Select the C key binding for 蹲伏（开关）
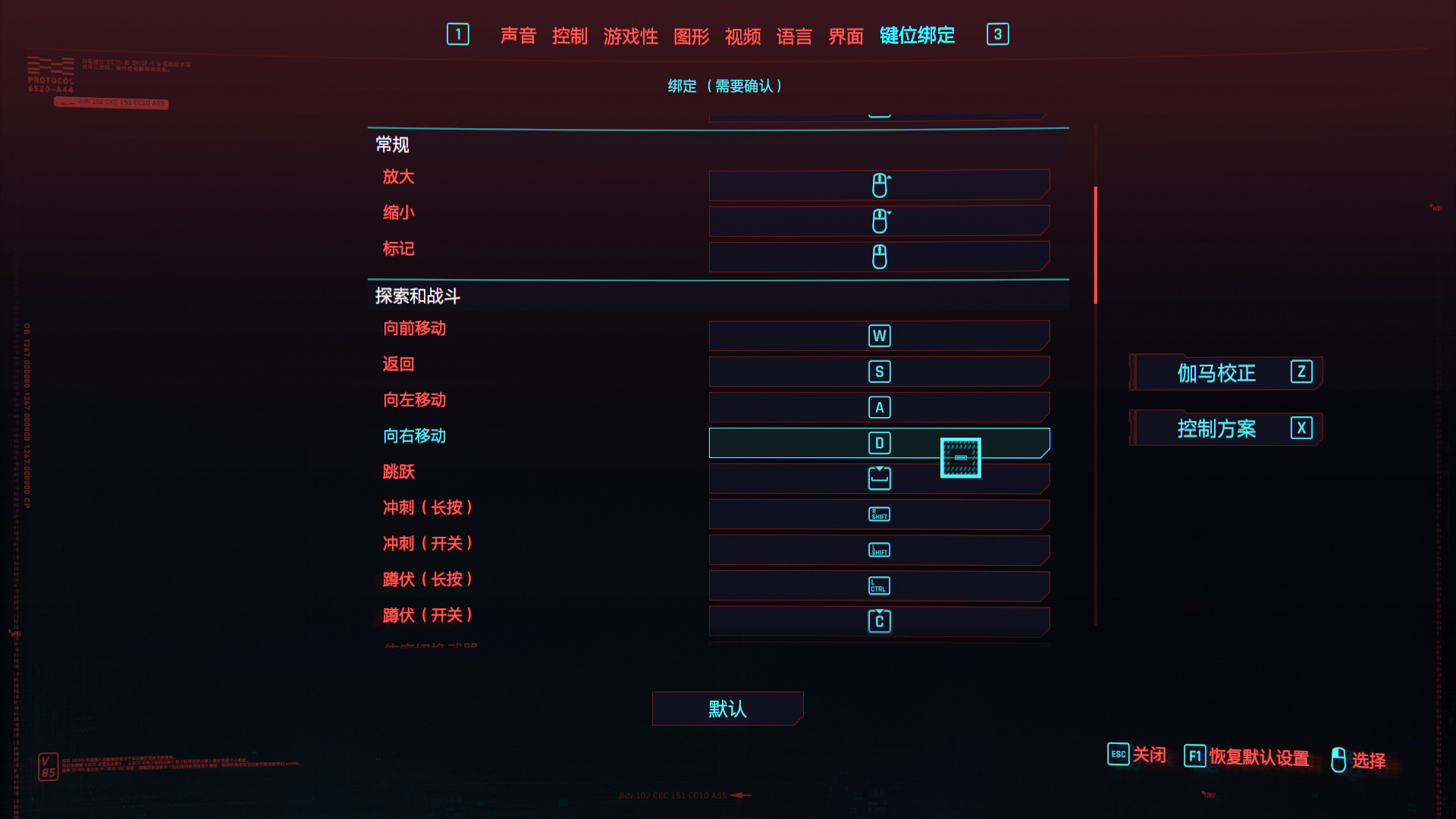Screen dimensions: 1456x819 pos(879,620)
